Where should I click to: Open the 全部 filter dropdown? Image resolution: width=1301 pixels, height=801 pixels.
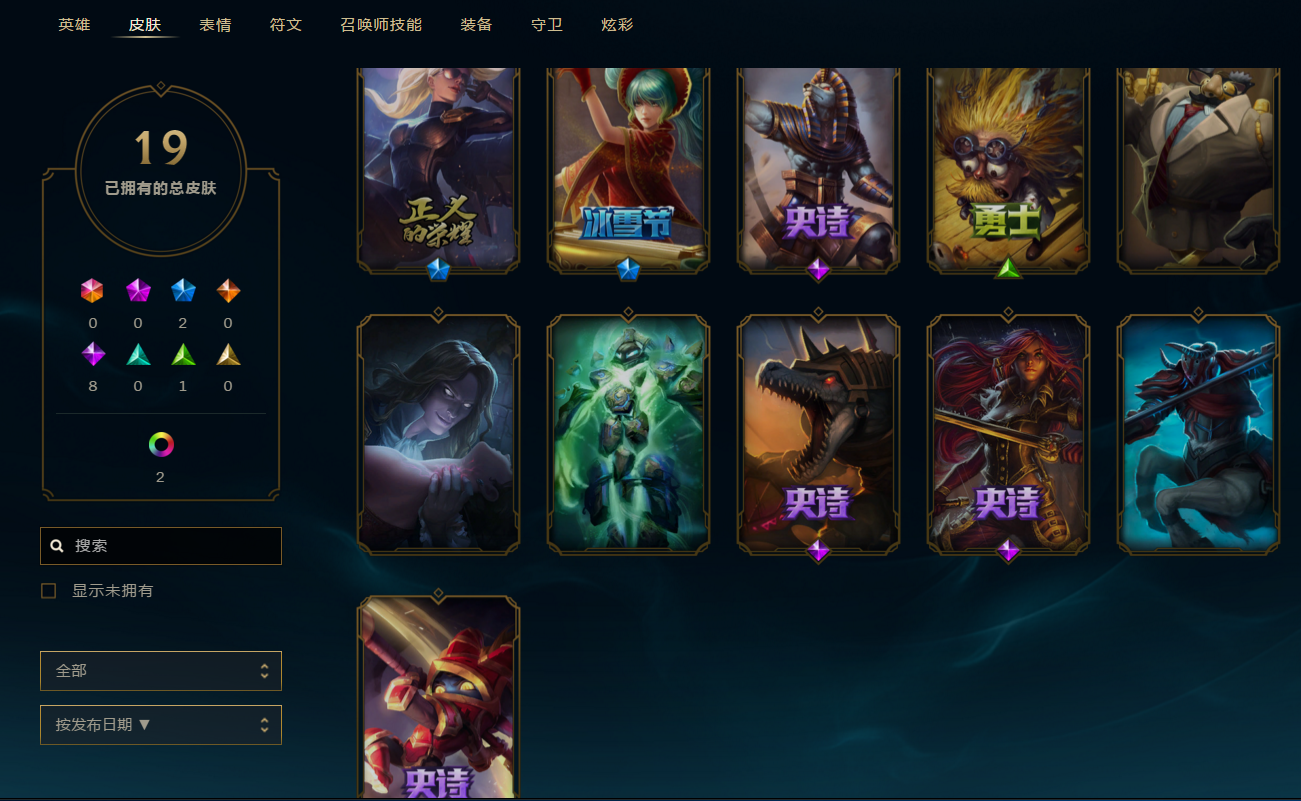tap(160, 670)
